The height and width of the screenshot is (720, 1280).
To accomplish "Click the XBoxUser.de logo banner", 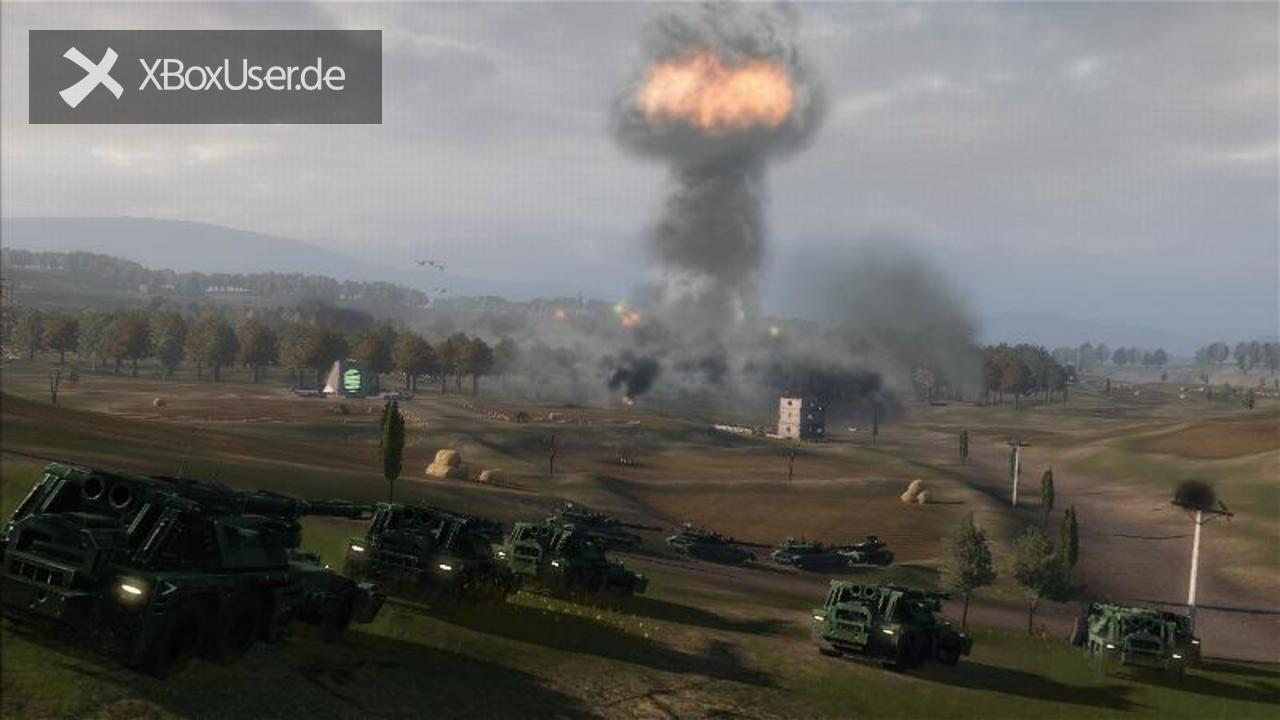I will pos(205,77).
